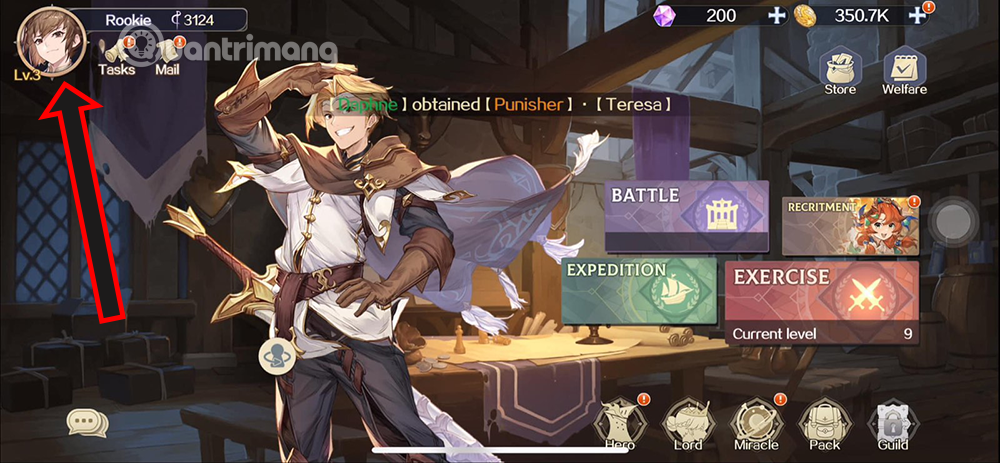Open the Tasks menu

click(x=117, y=55)
